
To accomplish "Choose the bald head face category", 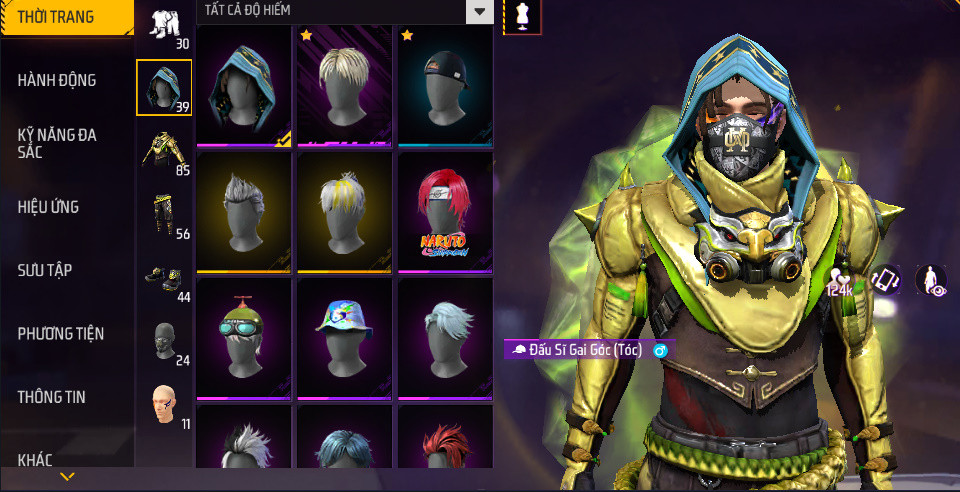I will tap(164, 404).
